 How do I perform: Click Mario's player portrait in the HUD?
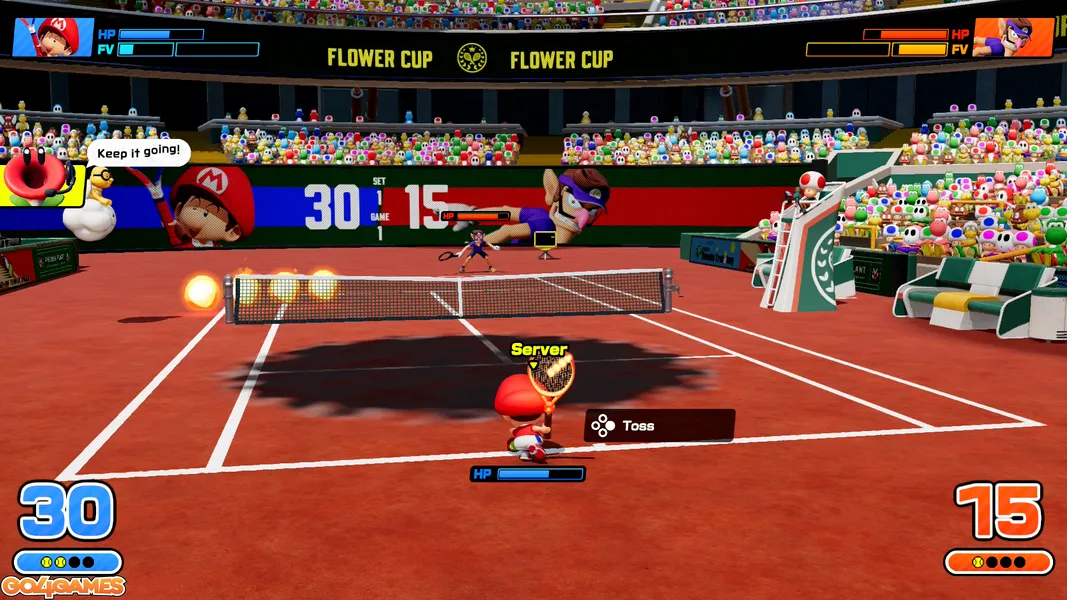pos(54,38)
